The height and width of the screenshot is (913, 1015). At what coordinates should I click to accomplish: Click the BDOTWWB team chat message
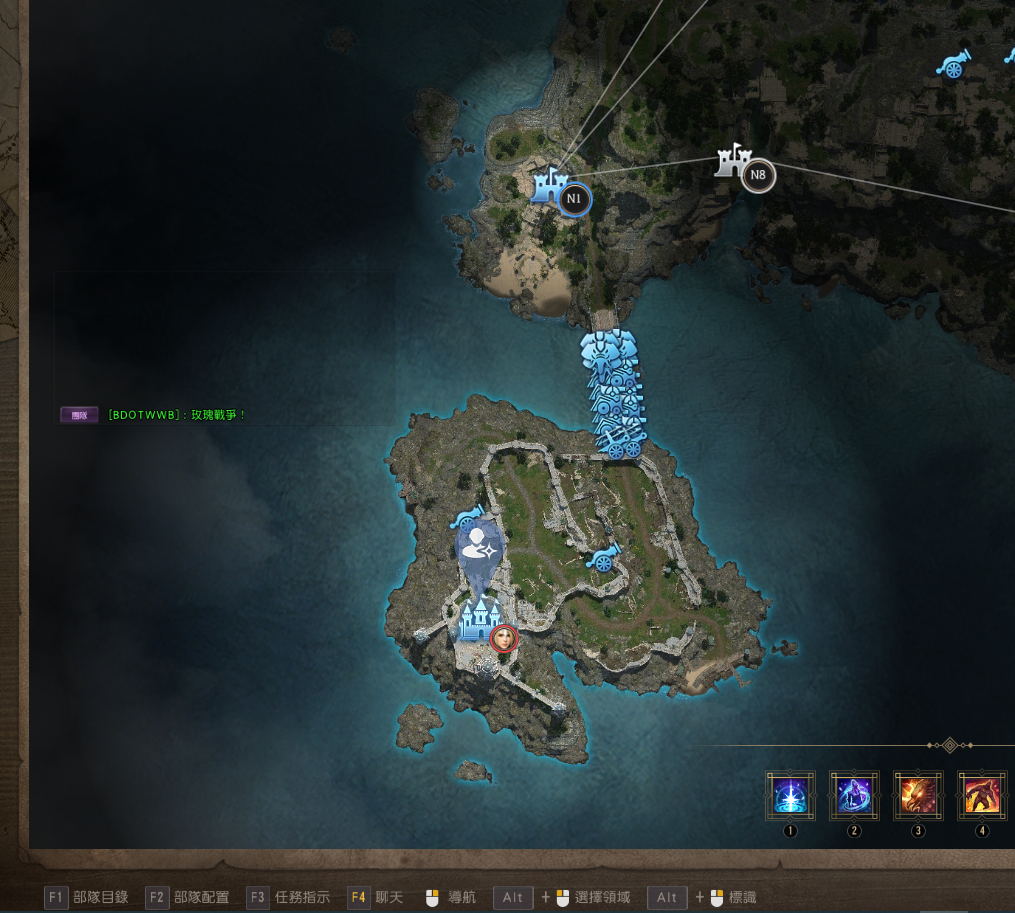pos(176,414)
